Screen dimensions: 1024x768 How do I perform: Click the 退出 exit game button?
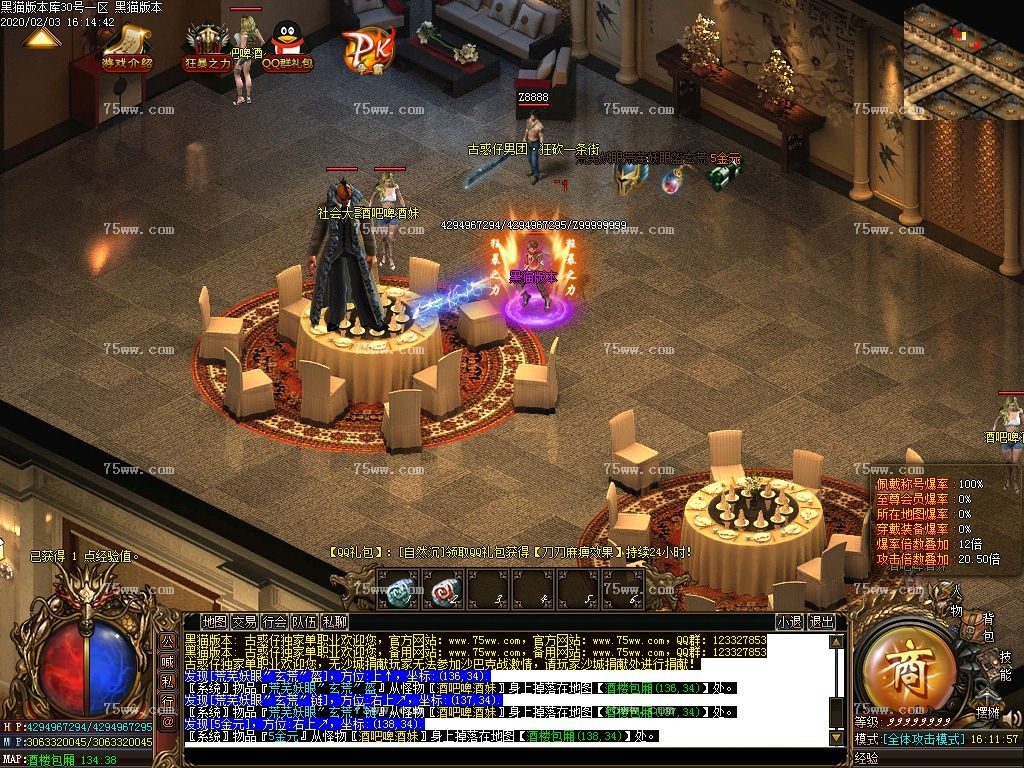821,622
